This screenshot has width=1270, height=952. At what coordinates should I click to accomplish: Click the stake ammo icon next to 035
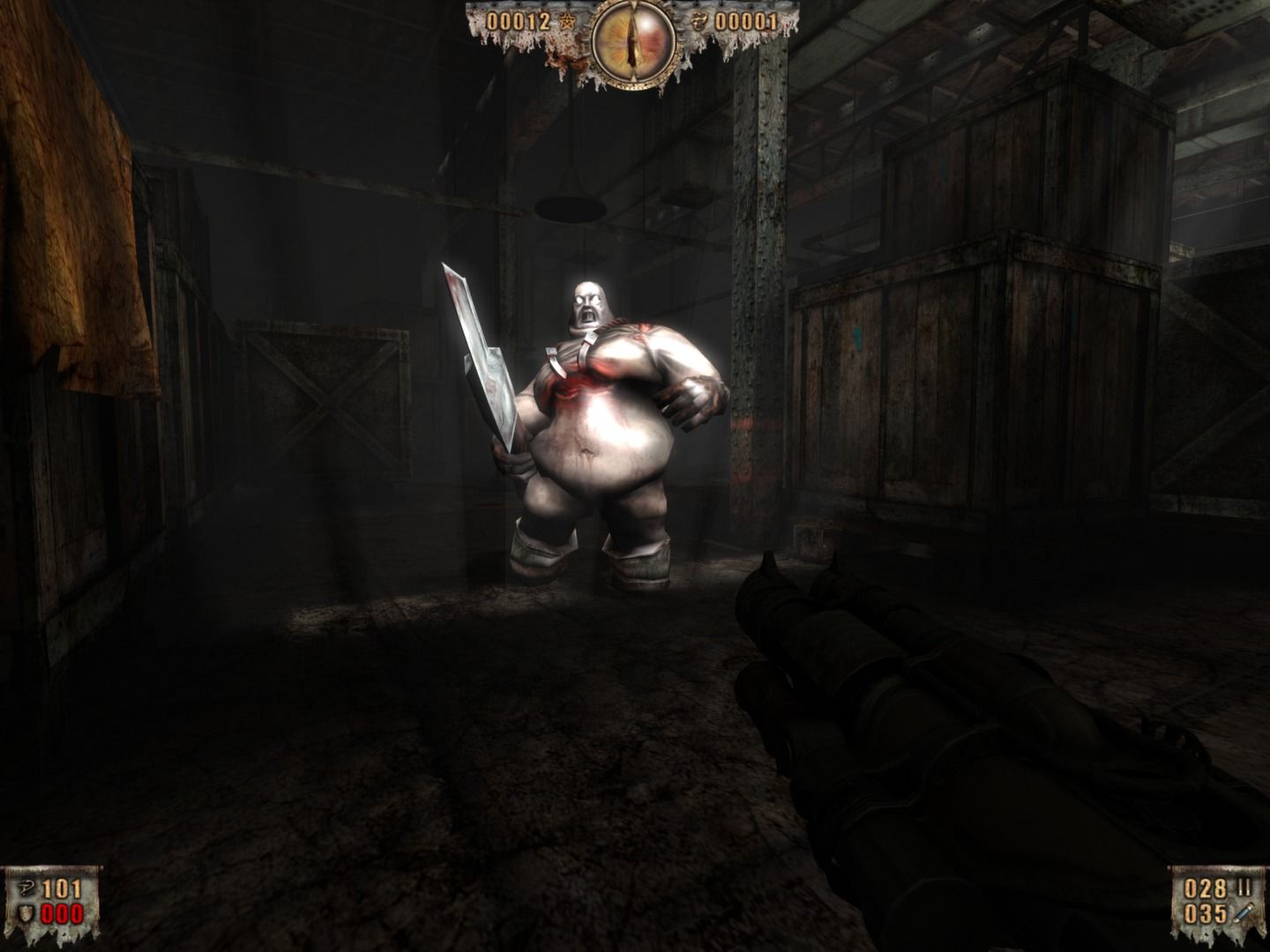click(x=1245, y=914)
